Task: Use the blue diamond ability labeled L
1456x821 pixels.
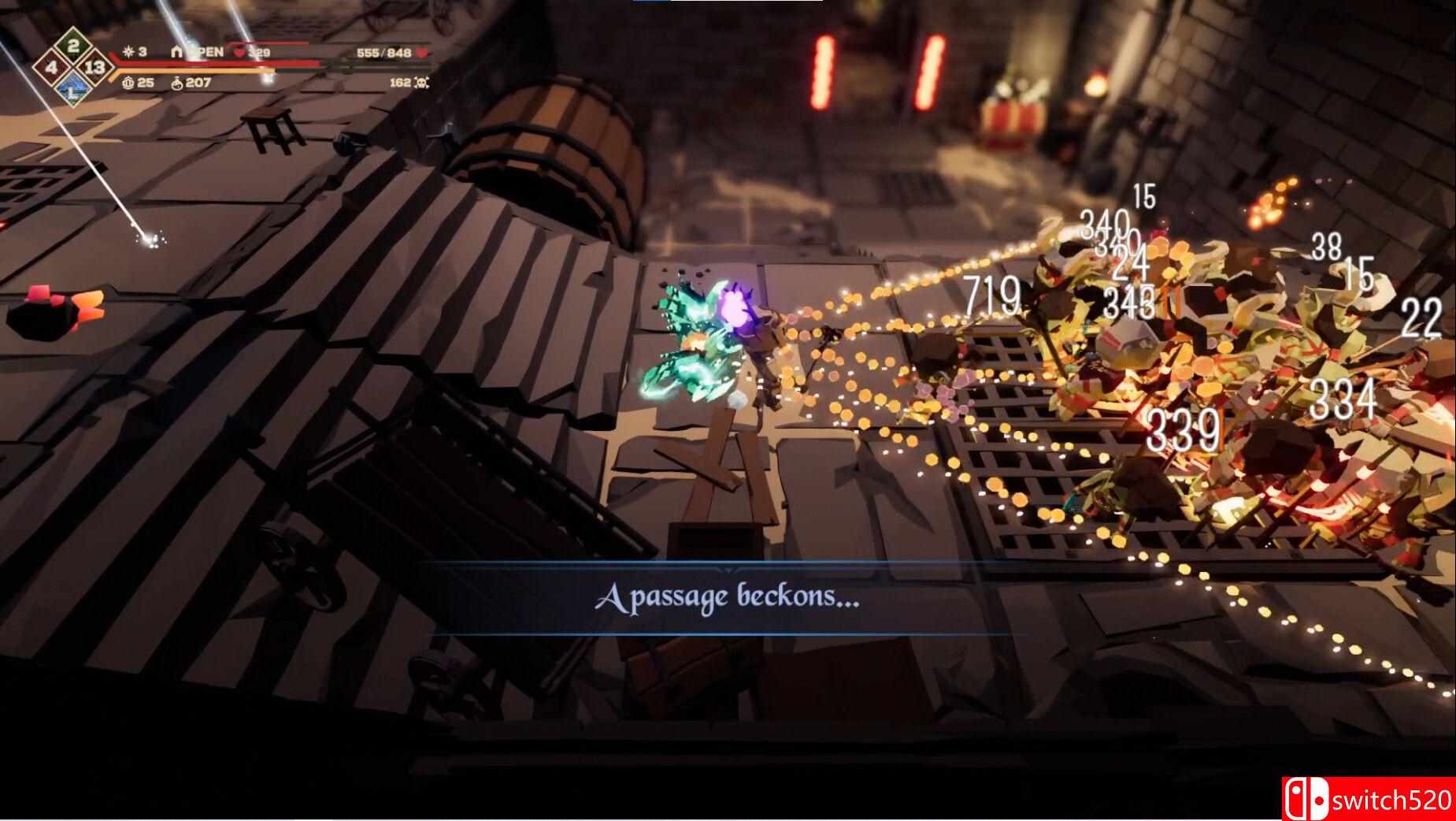Action: [x=72, y=89]
